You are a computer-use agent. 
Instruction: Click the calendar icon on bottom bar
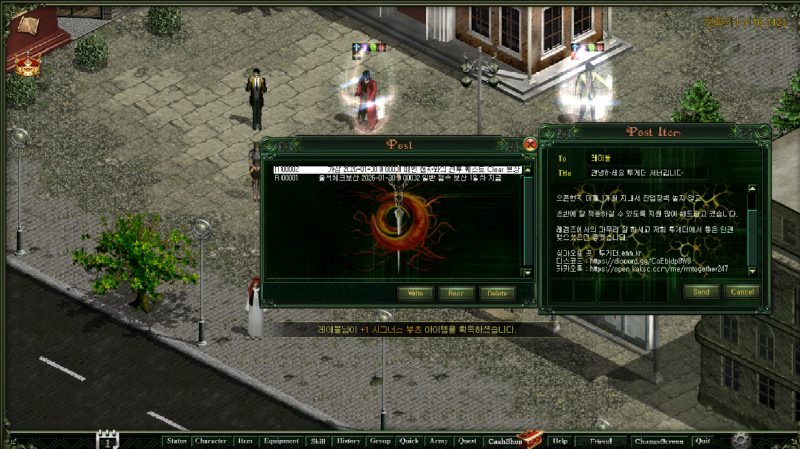click(107, 440)
